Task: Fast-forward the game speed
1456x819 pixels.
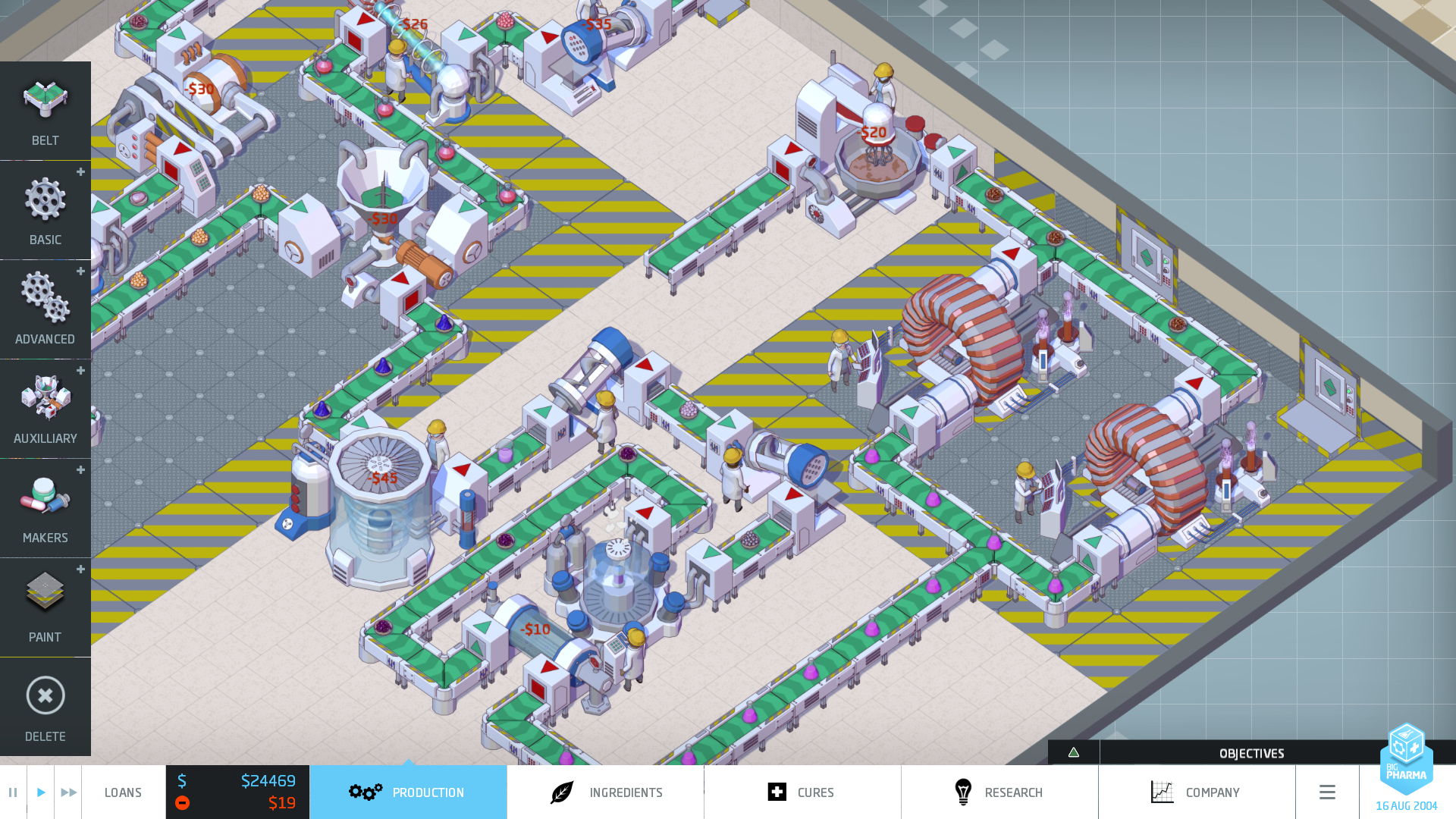Action: [x=68, y=792]
